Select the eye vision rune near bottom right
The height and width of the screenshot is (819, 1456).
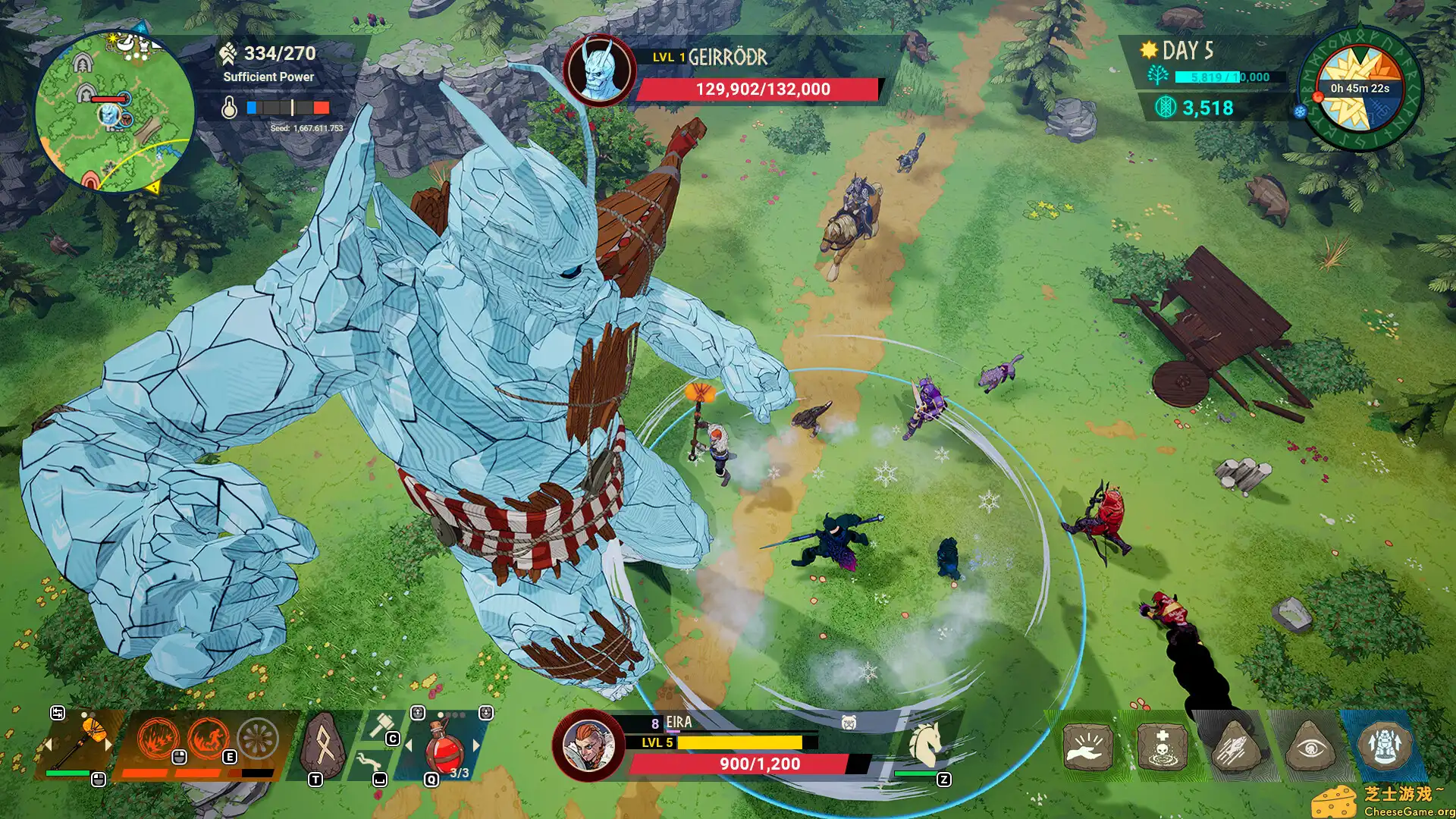click(1310, 748)
